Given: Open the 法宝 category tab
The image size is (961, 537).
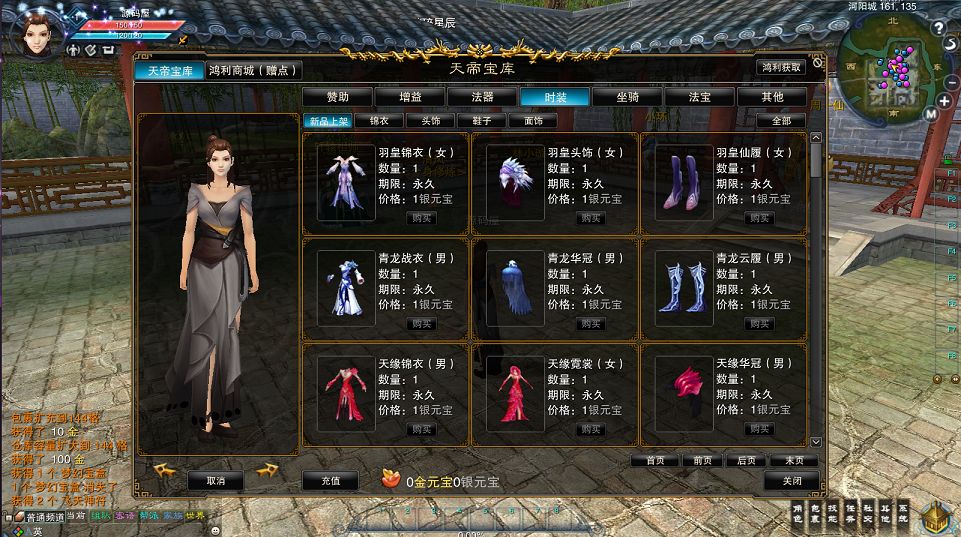Looking at the screenshot, I should 700,97.
